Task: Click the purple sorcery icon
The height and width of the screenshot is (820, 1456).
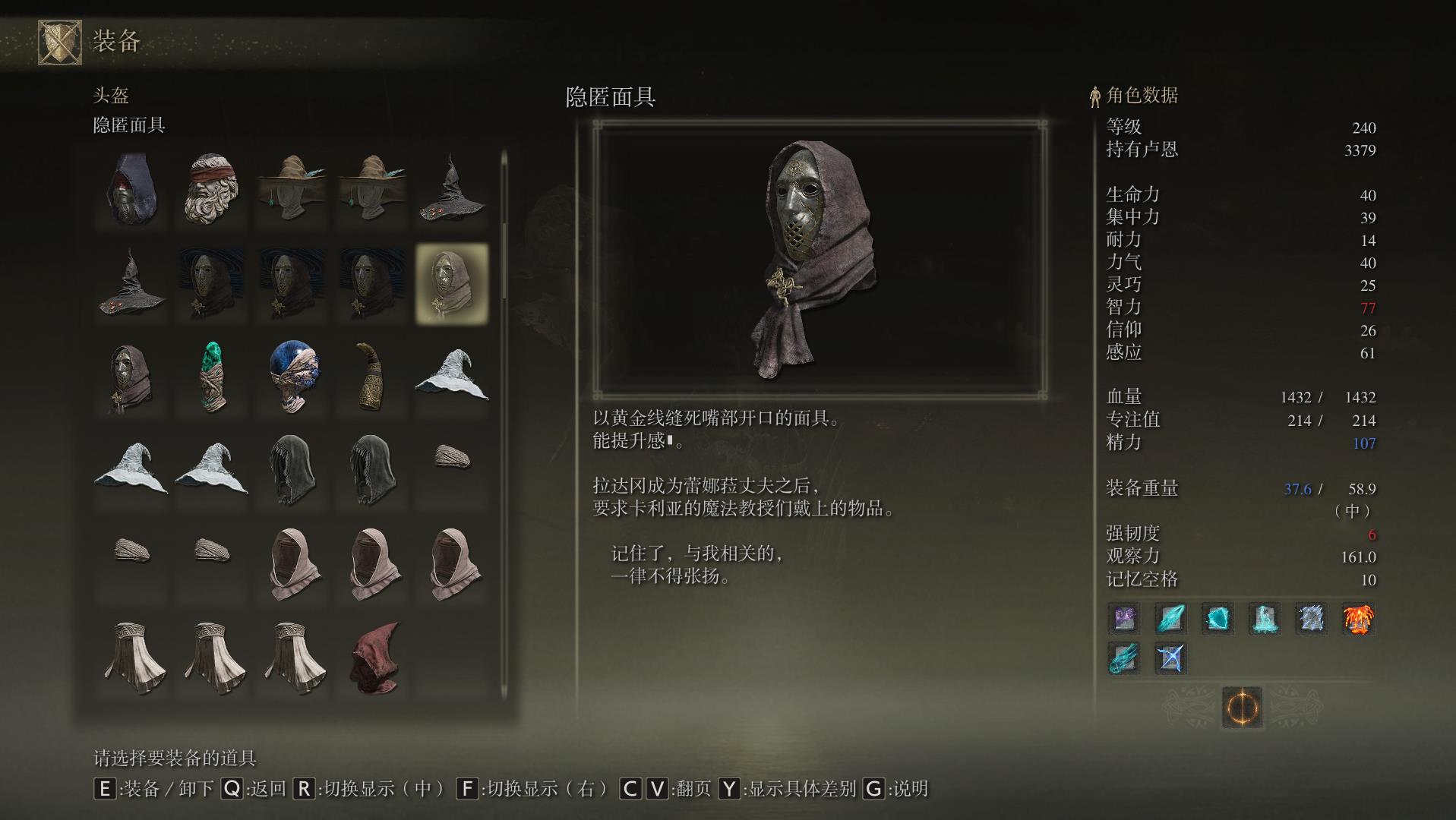Action: point(1124,619)
